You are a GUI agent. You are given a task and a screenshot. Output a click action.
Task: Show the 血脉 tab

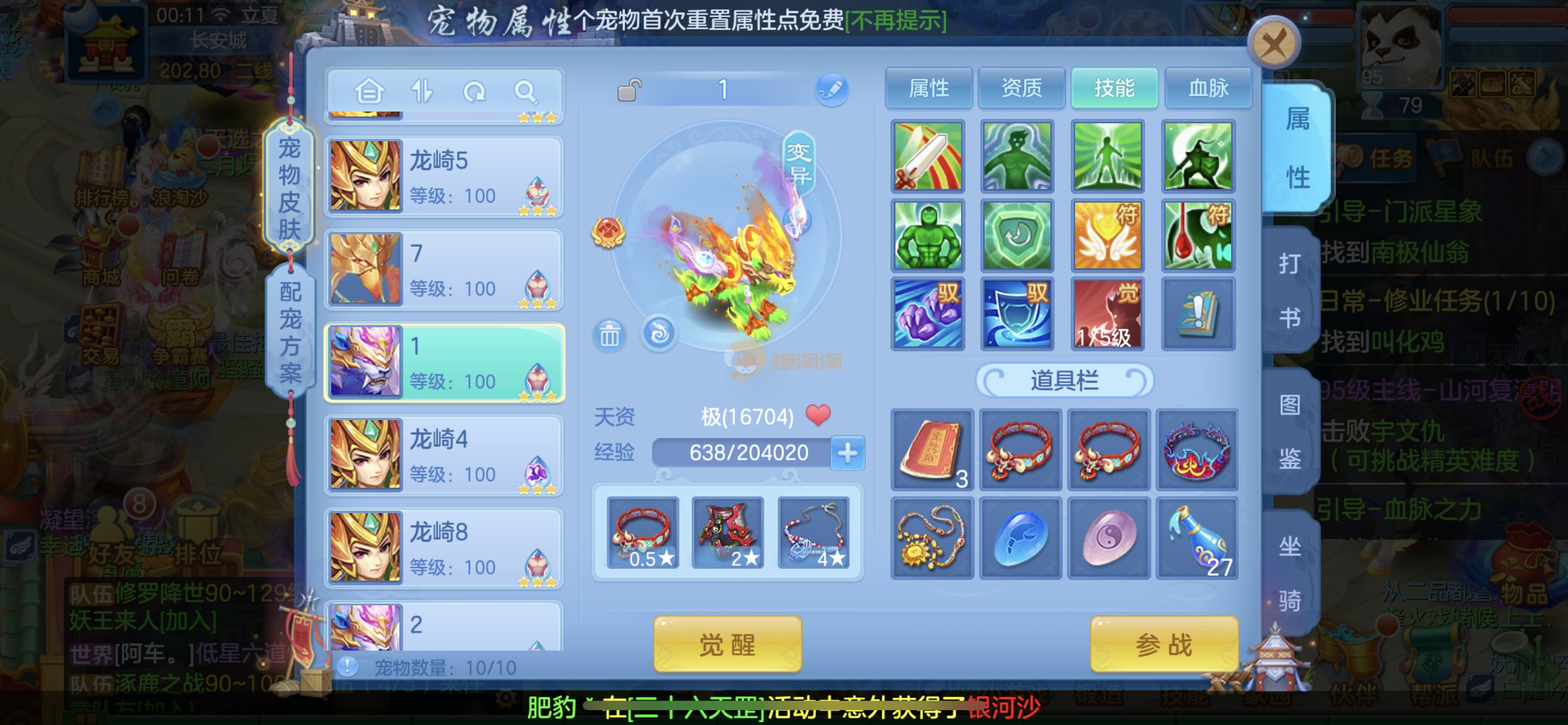tap(1208, 88)
